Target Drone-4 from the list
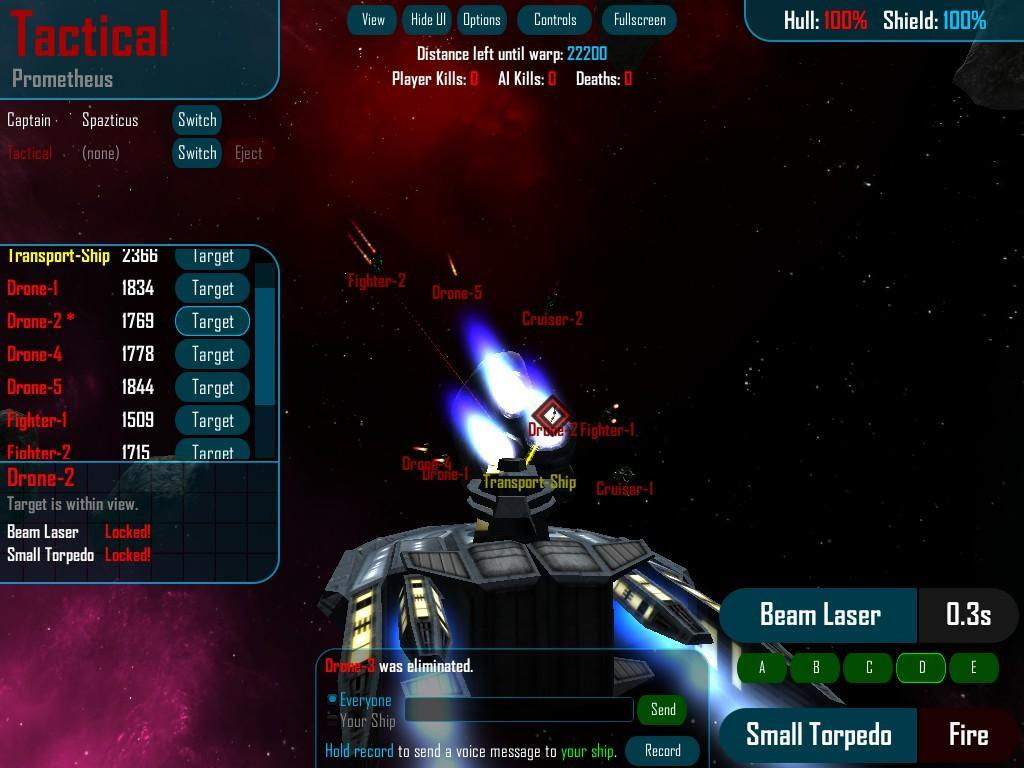Image resolution: width=1024 pixels, height=768 pixels. [212, 354]
